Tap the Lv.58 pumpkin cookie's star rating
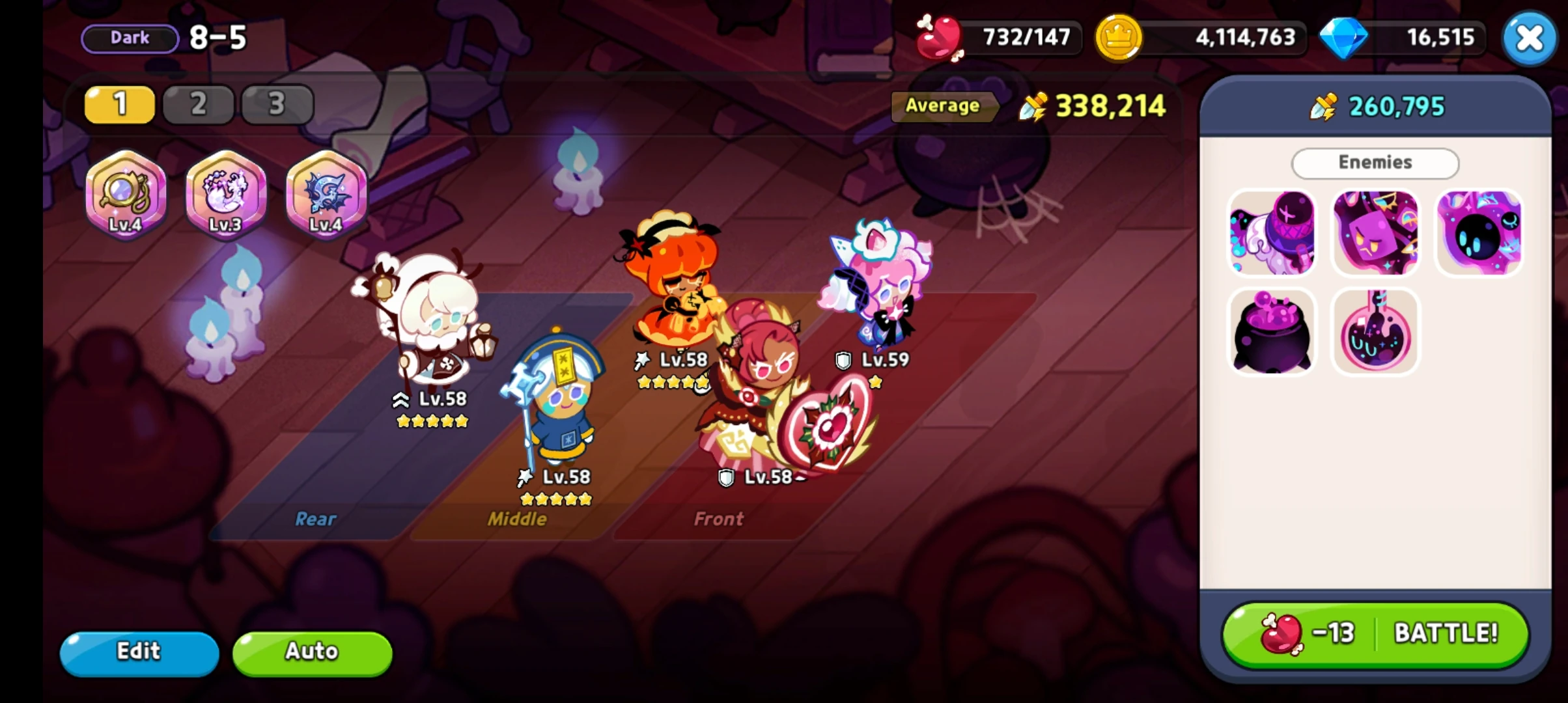Viewport: 1568px width, 703px height. pyautogui.click(x=675, y=383)
